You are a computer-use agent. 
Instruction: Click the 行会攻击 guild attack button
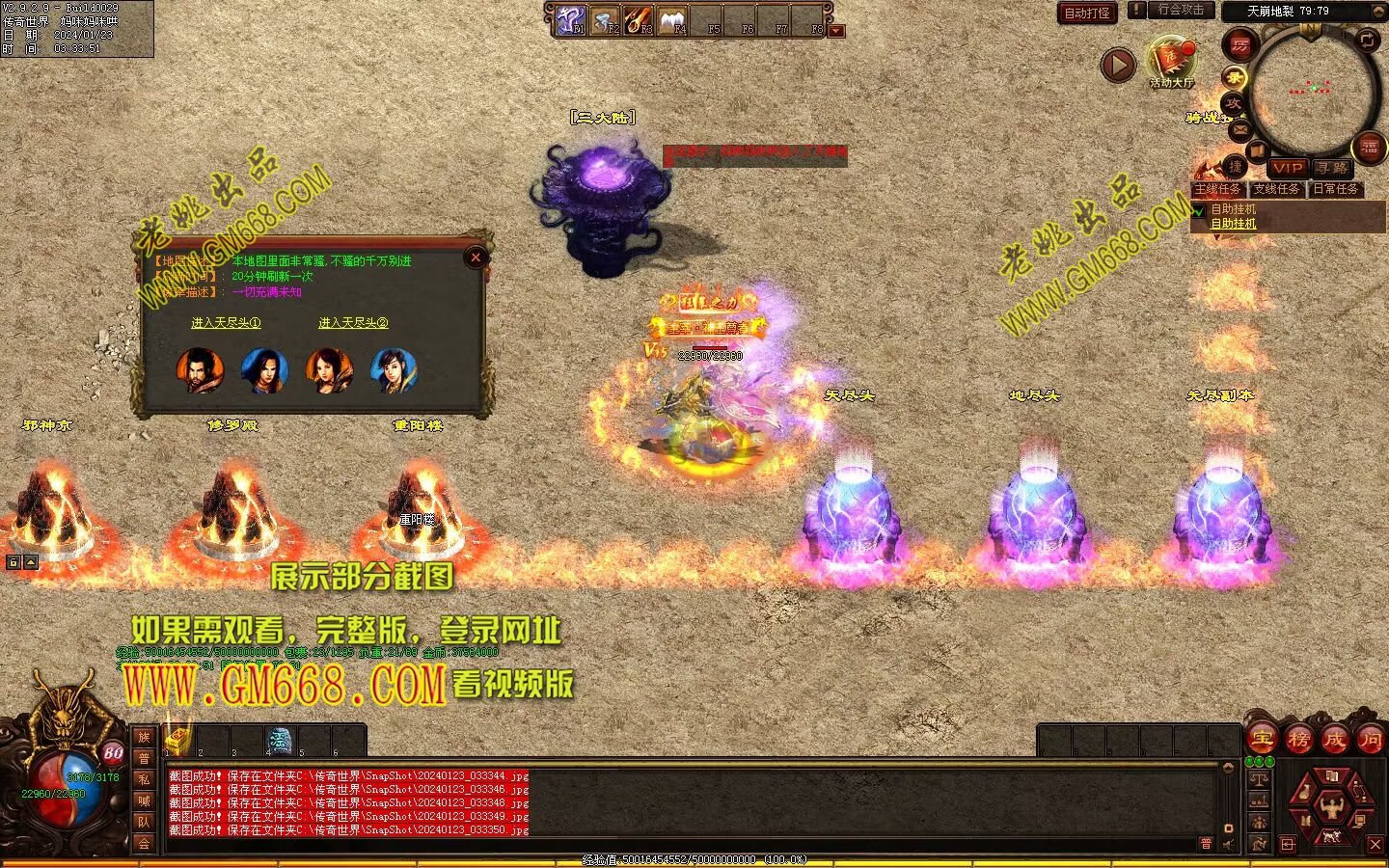[x=1180, y=10]
